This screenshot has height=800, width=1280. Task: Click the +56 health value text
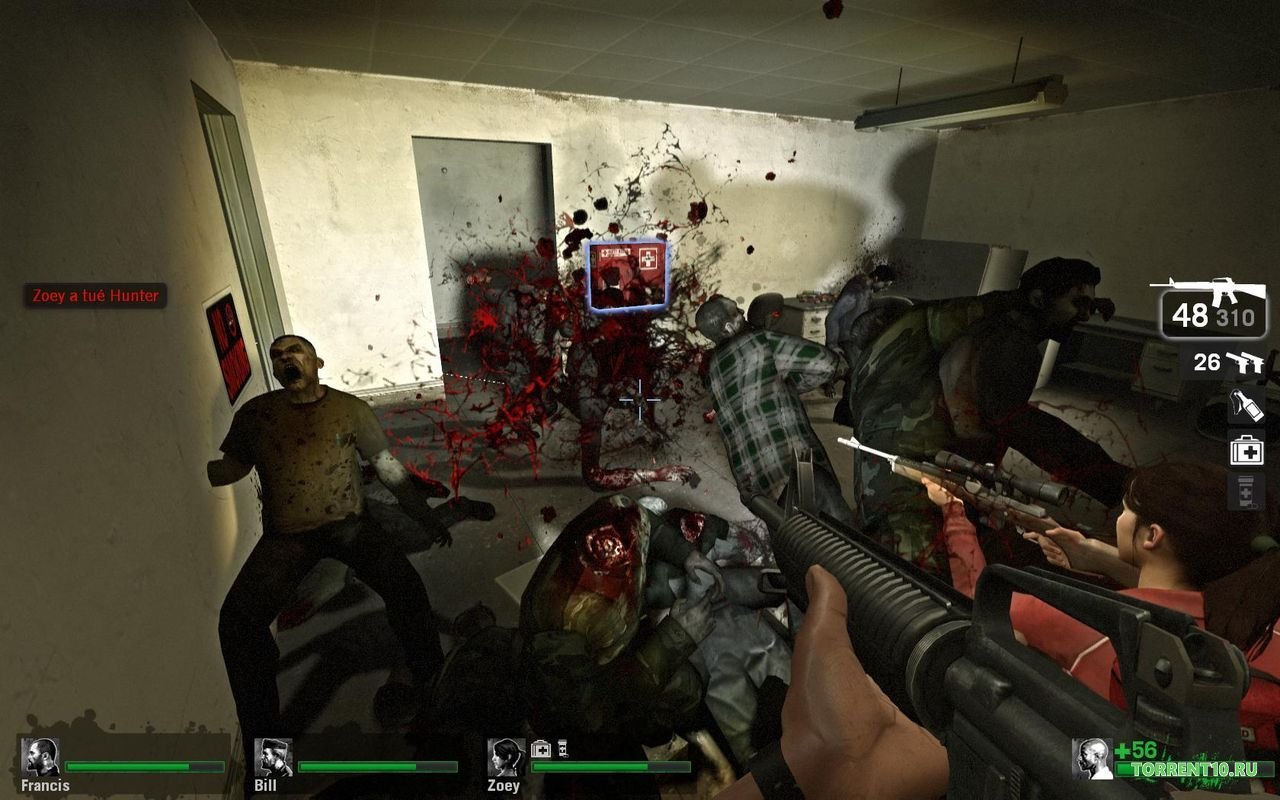pos(1135,748)
